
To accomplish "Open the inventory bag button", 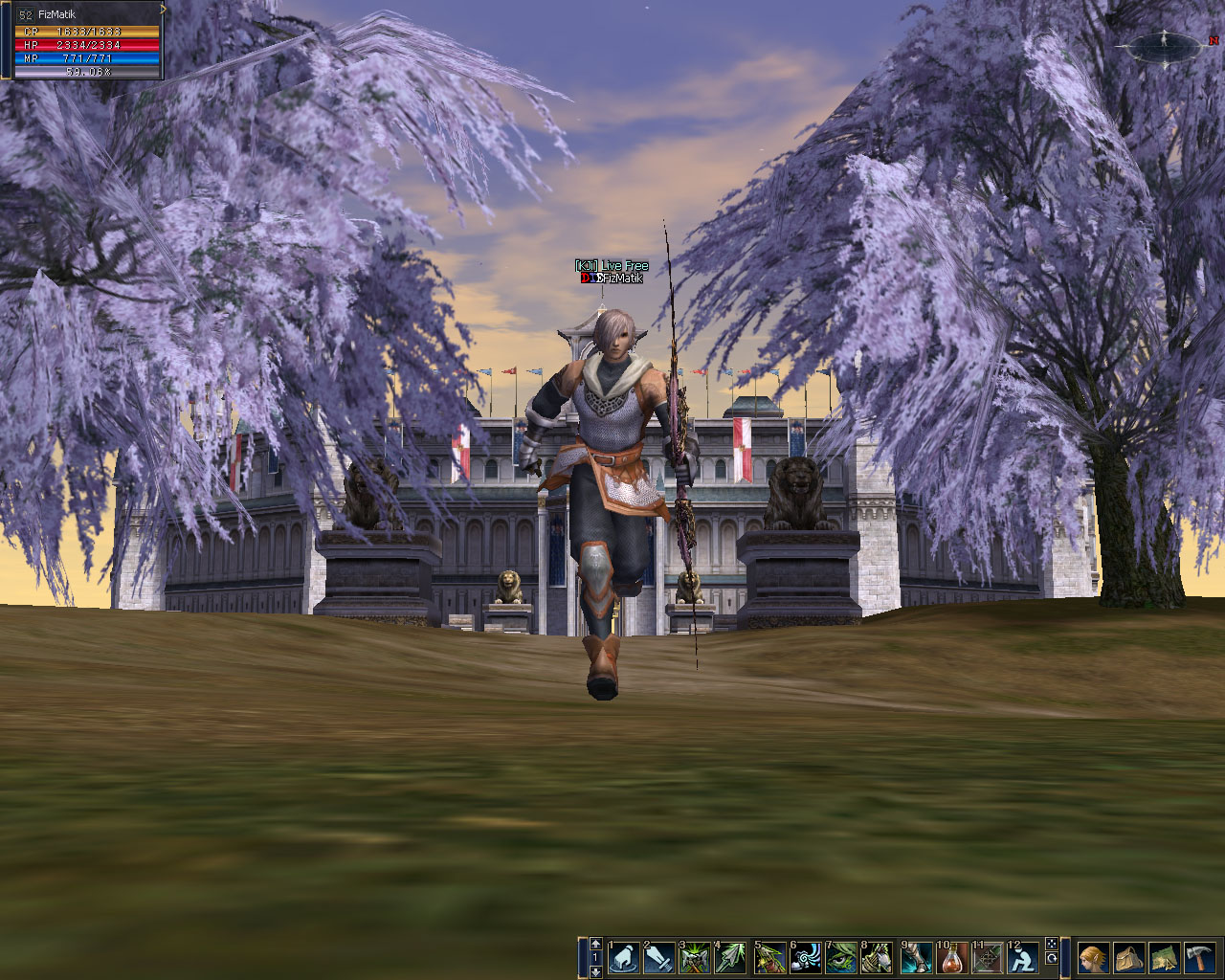I will pos(1128,958).
